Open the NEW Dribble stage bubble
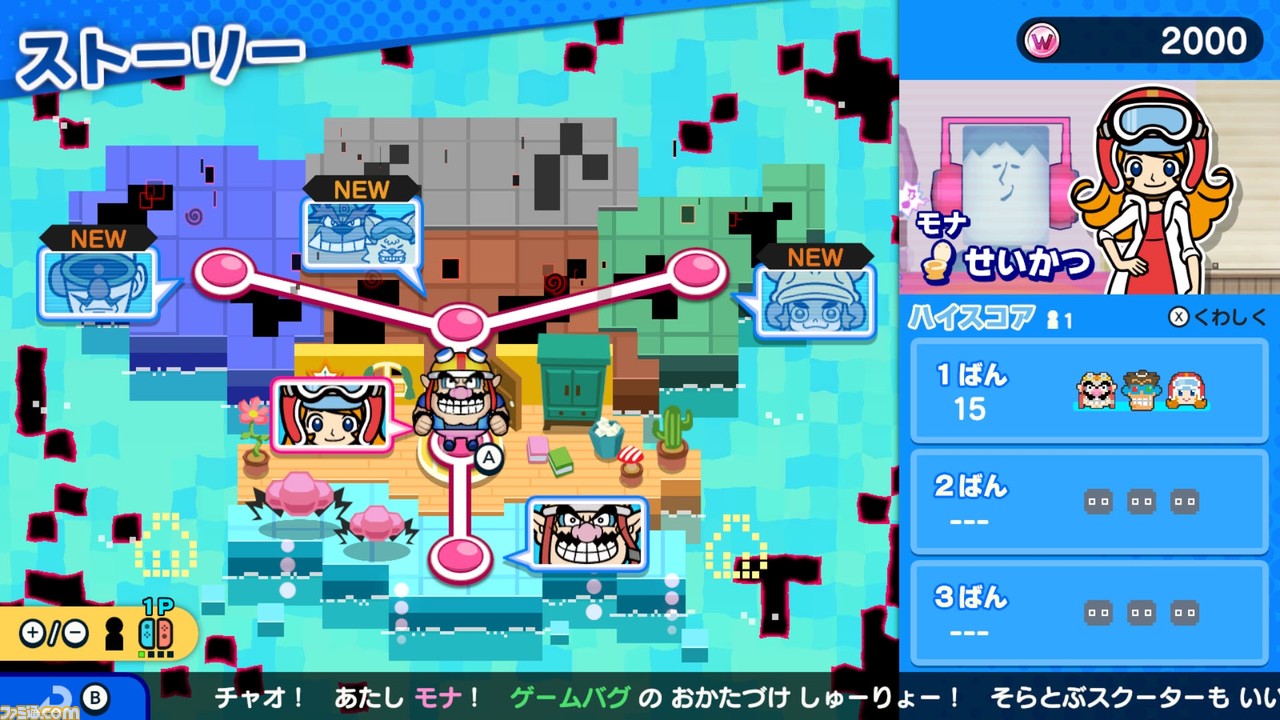This screenshot has height=720, width=1280. tap(362, 235)
